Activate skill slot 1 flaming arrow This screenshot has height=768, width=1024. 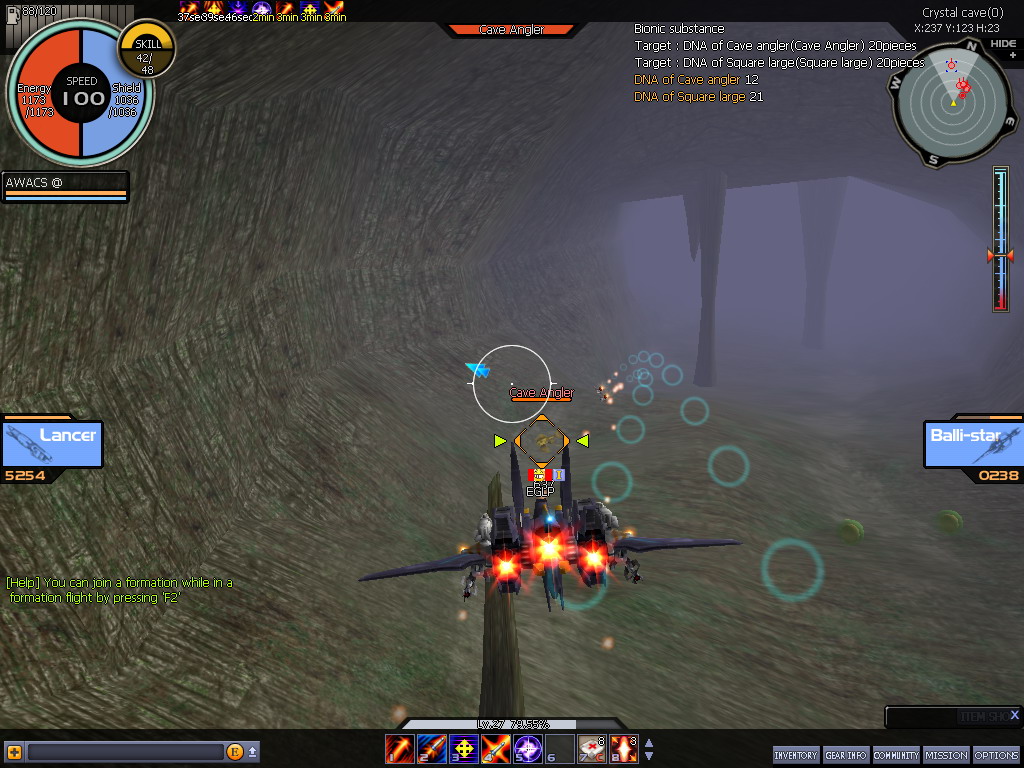(400, 748)
